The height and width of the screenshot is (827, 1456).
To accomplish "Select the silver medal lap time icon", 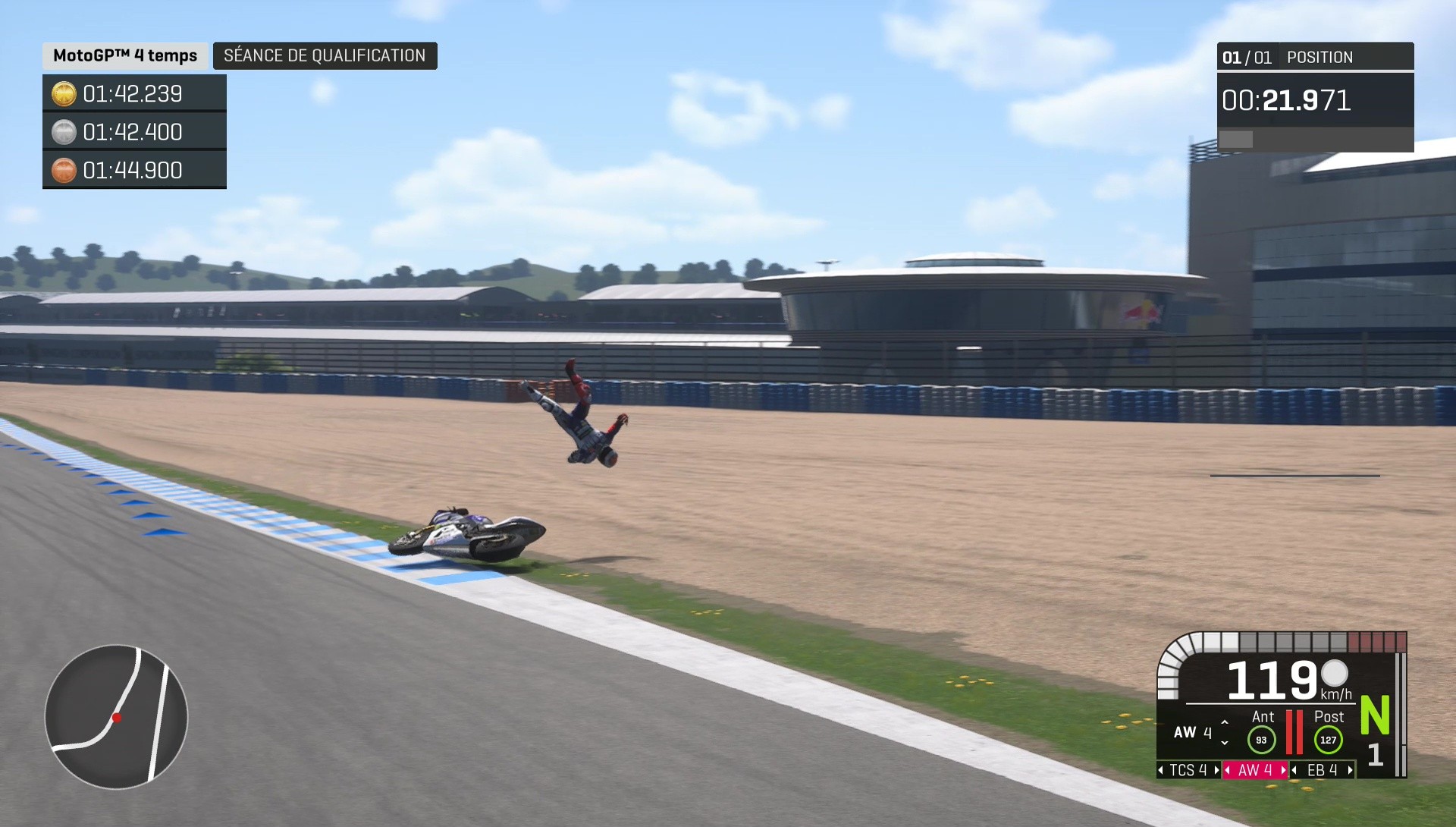I will click(64, 132).
